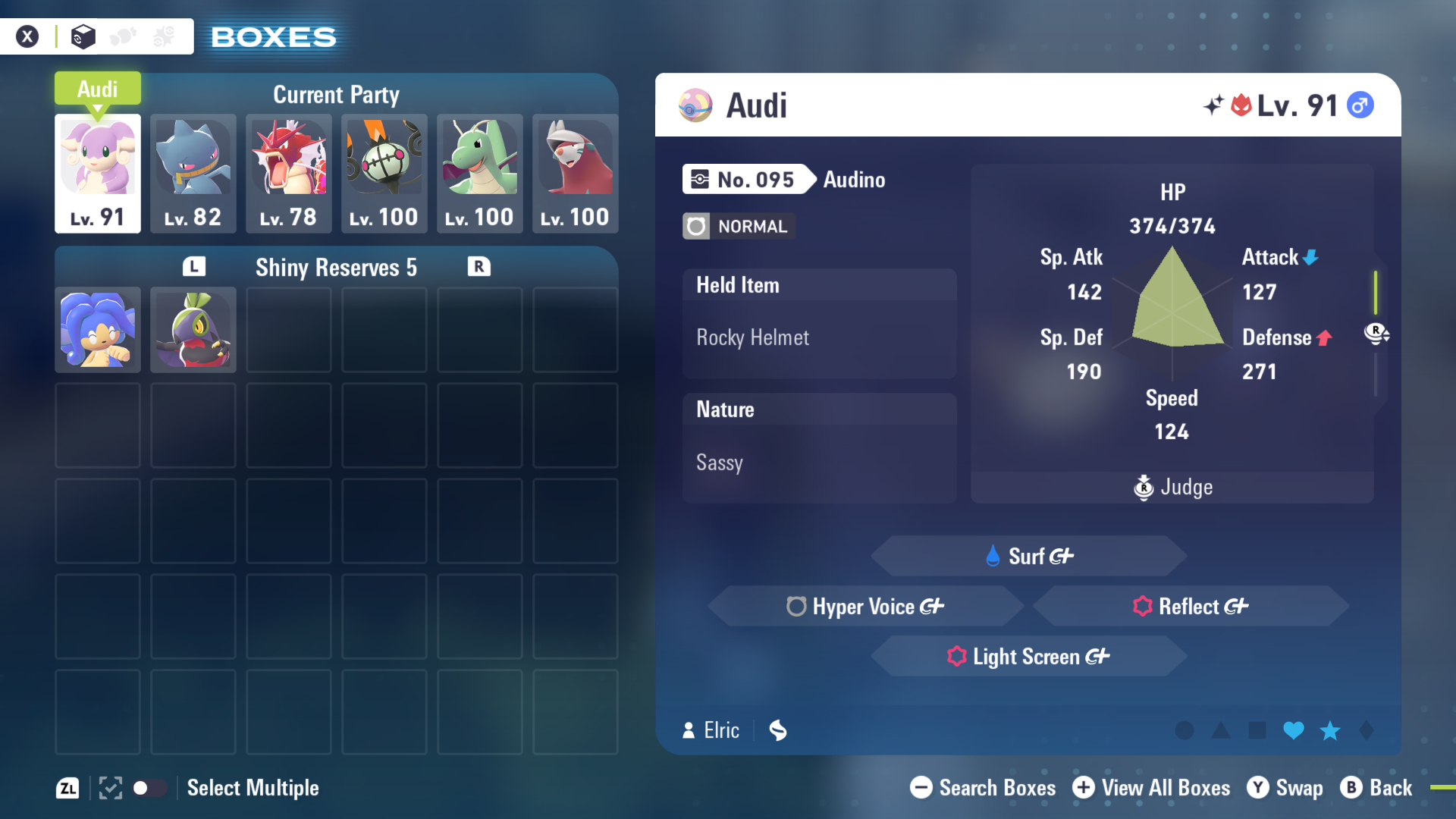The height and width of the screenshot is (819, 1456).
Task: Open Search Boxes
Action: pos(983,788)
